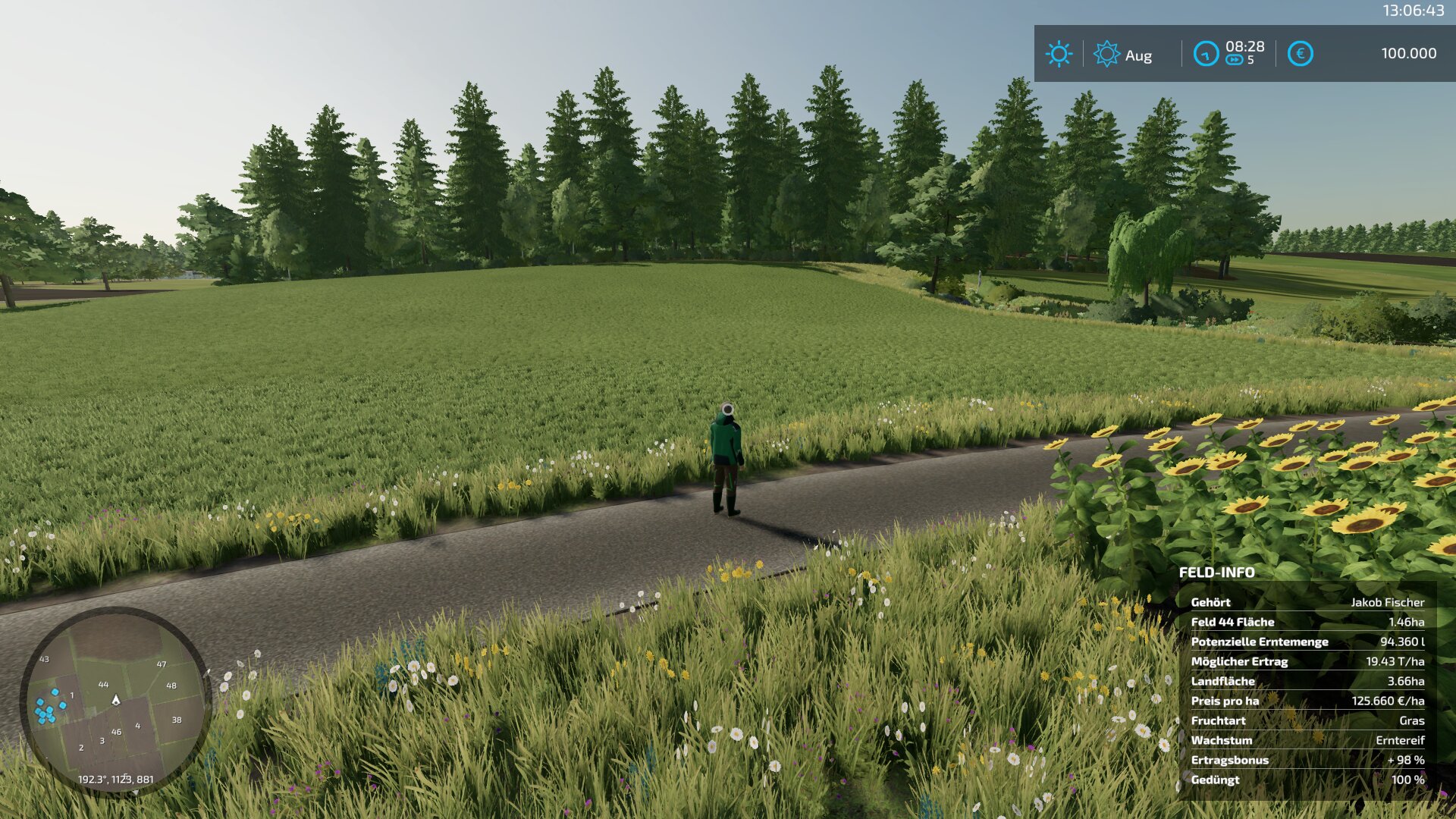Click the August season icon

(1106, 54)
